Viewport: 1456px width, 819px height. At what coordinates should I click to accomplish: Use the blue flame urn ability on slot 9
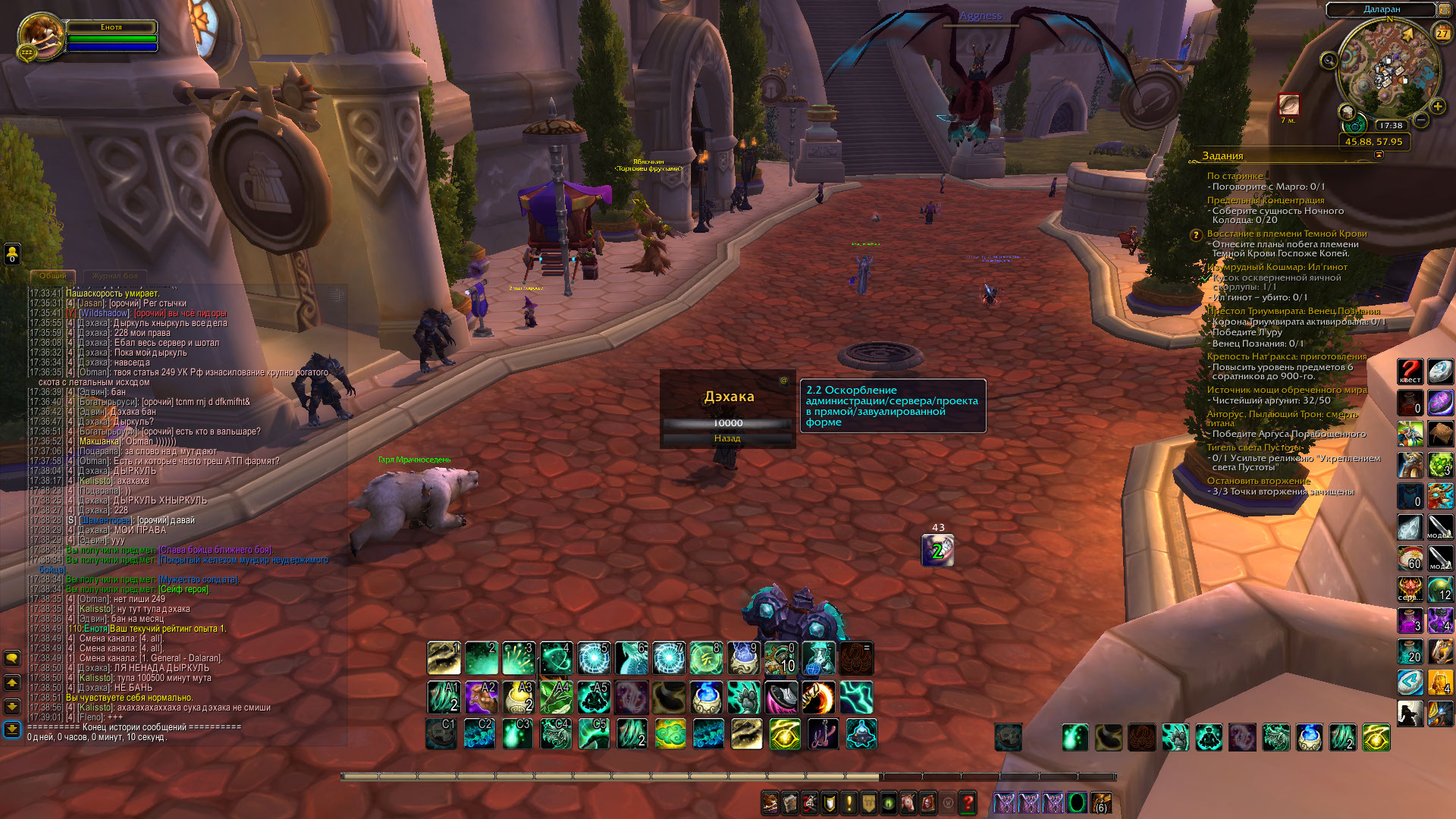click(x=743, y=658)
